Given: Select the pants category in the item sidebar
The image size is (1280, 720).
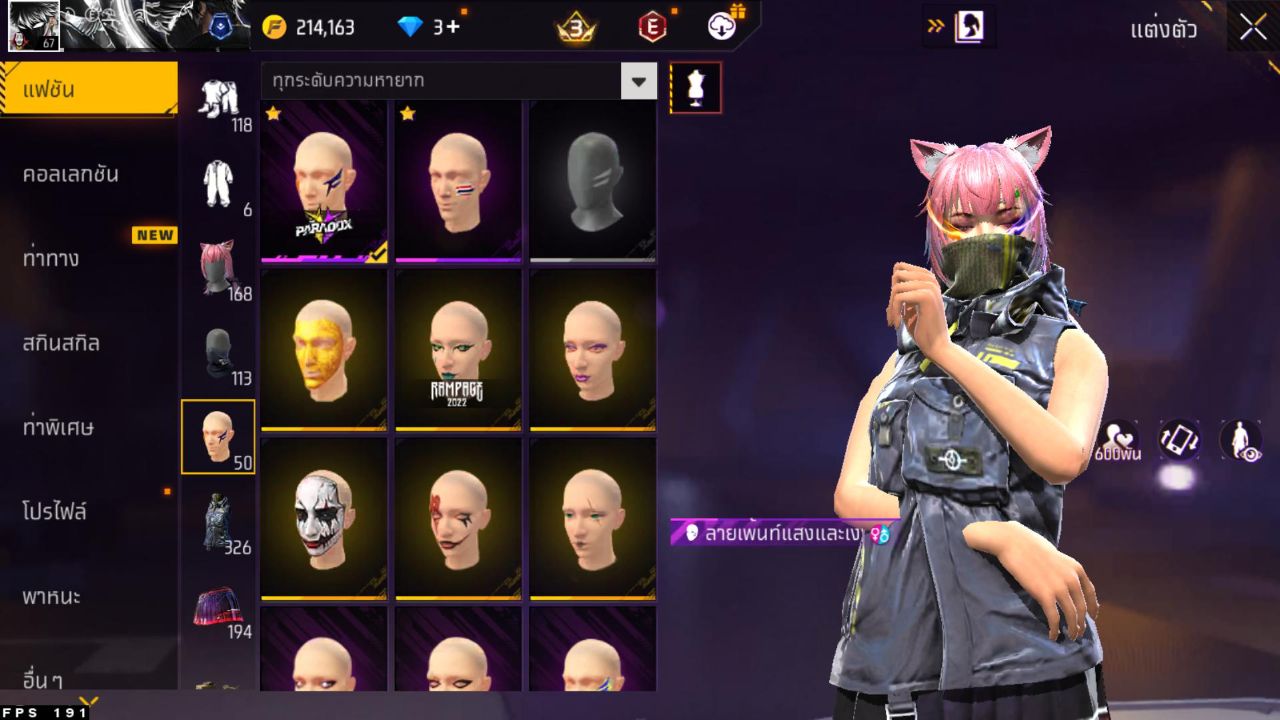Looking at the screenshot, I should coord(220,100).
